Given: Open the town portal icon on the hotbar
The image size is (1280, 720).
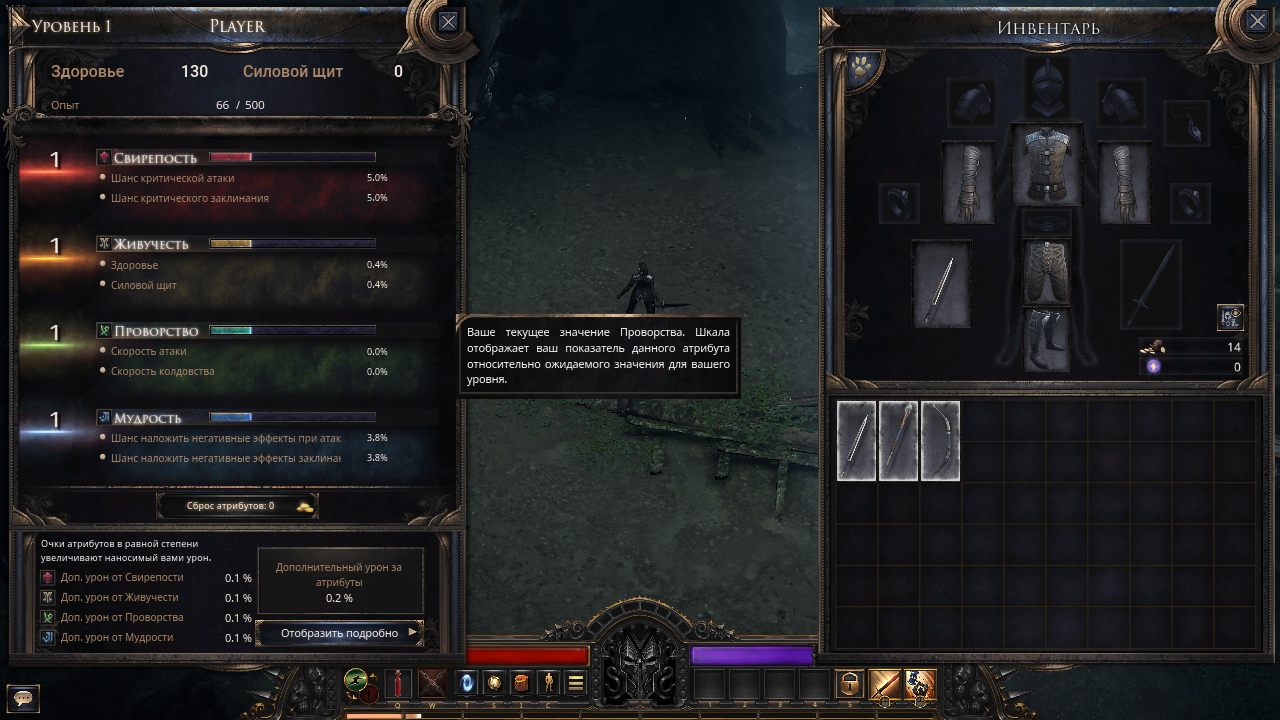Looking at the screenshot, I should point(465,683).
